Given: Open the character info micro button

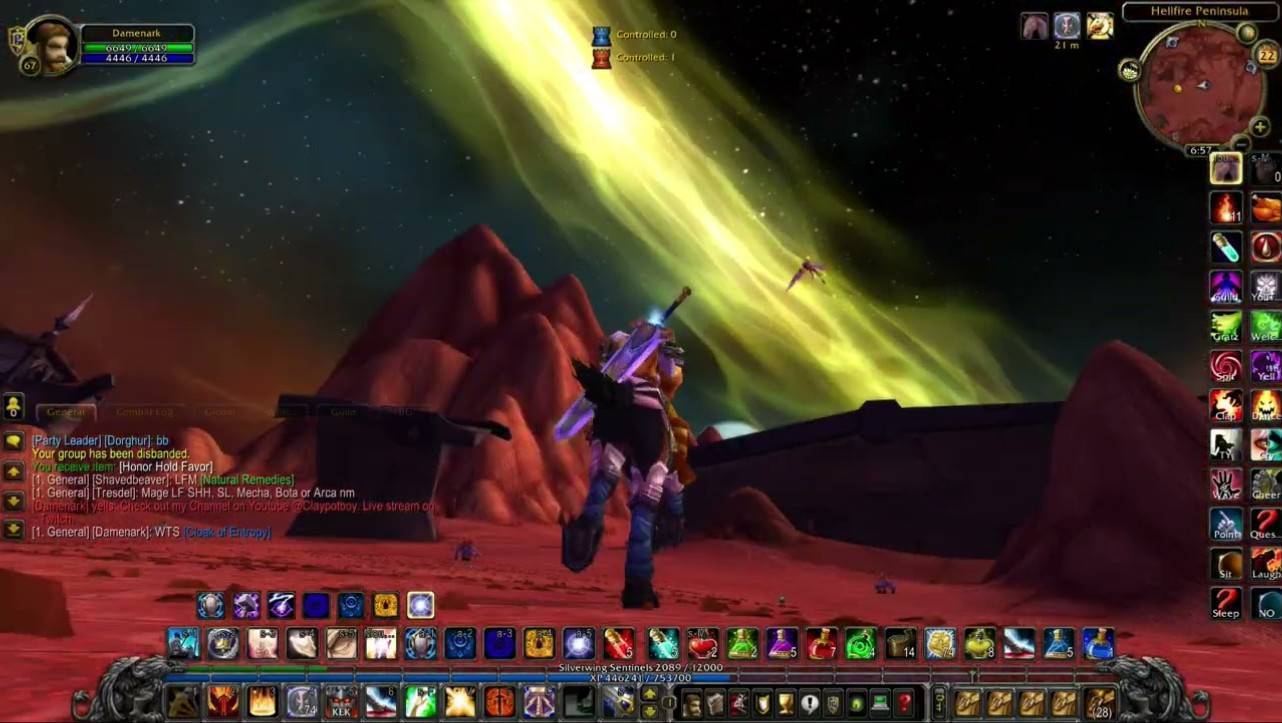Looking at the screenshot, I should (x=691, y=703).
